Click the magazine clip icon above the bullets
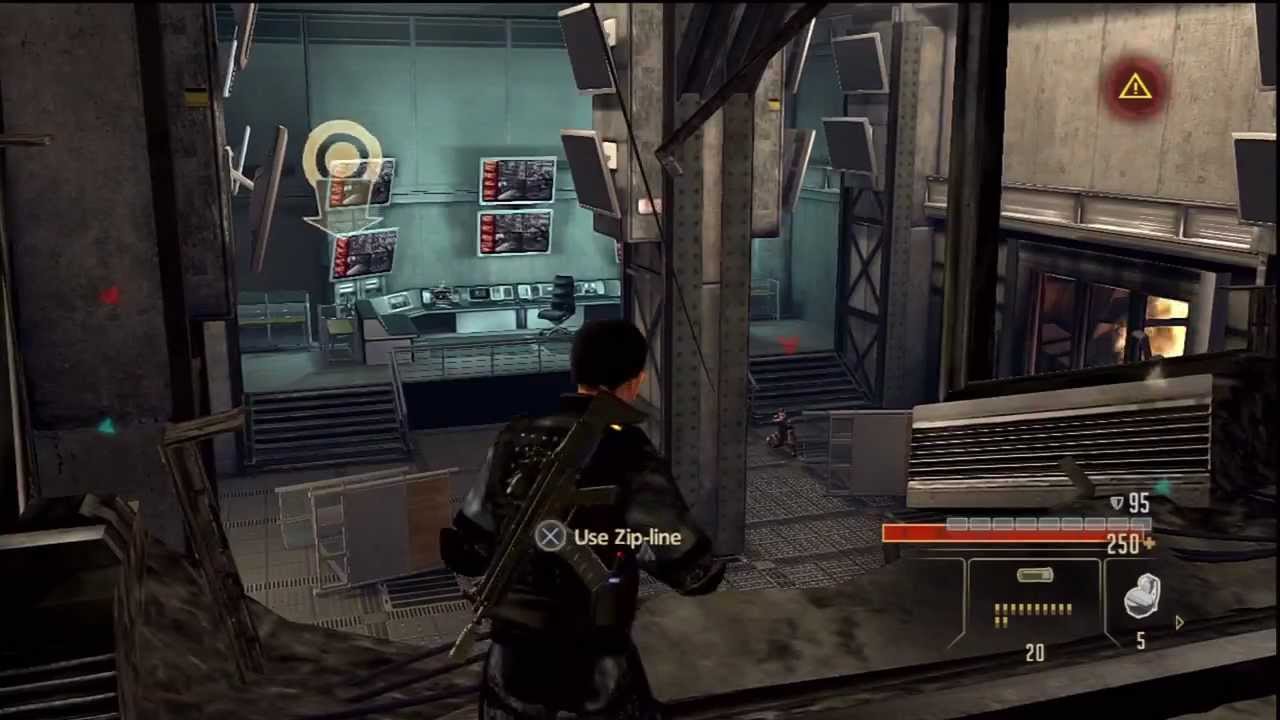This screenshot has height=720, width=1280. click(x=1035, y=575)
